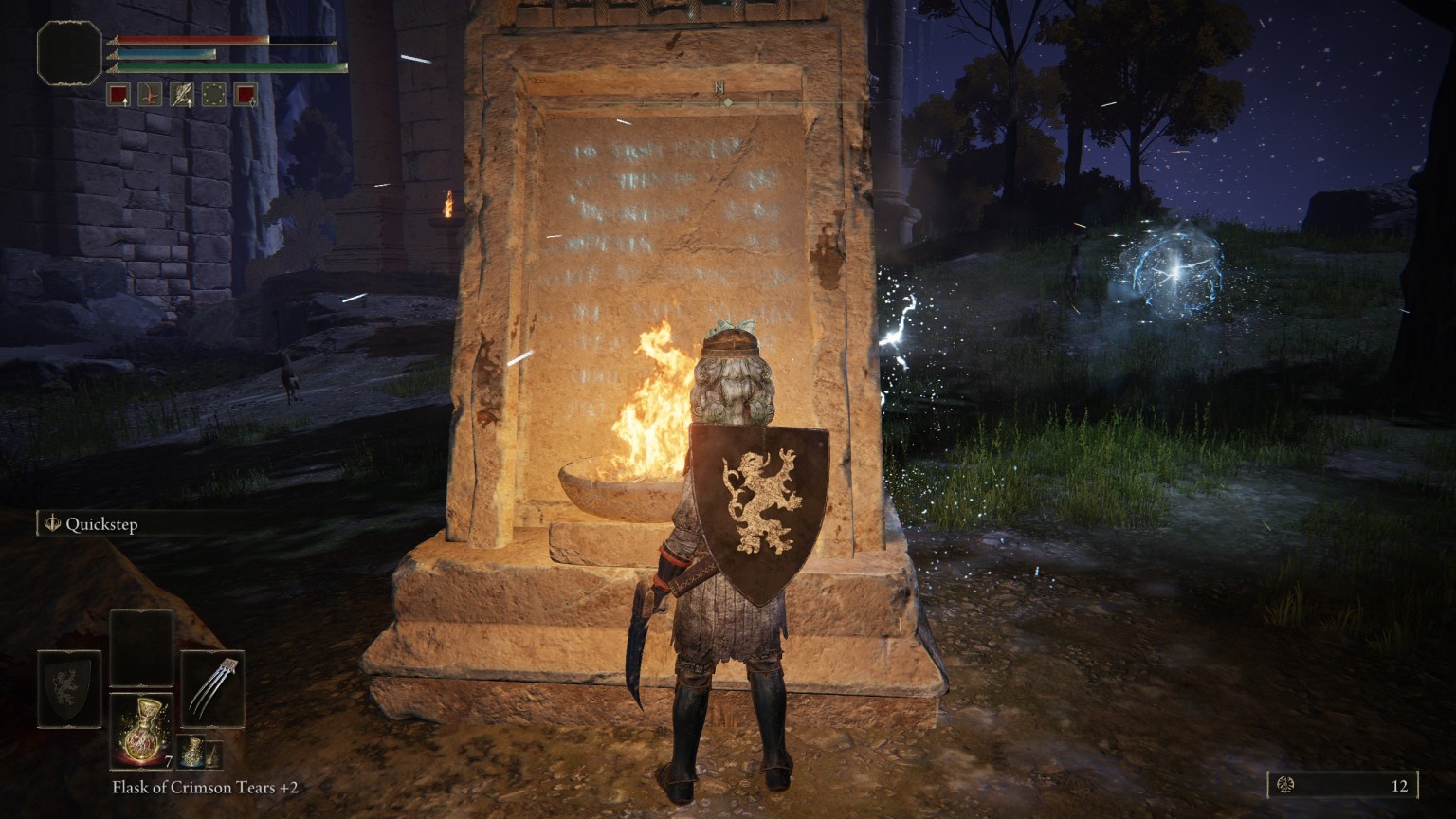Click the circular dotted status icon
The image size is (1456, 819).
click(x=212, y=94)
